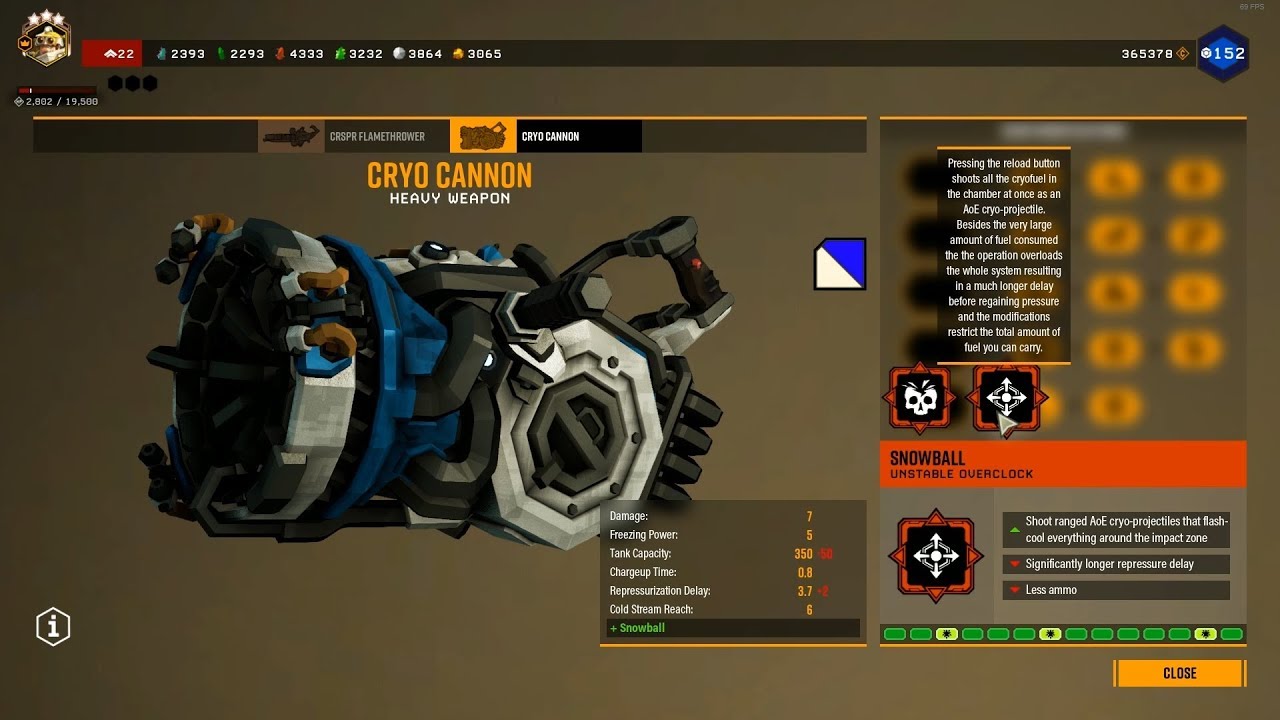Select the Snowball overclock crosshair icon
The image size is (1280, 720).
tap(1005, 398)
